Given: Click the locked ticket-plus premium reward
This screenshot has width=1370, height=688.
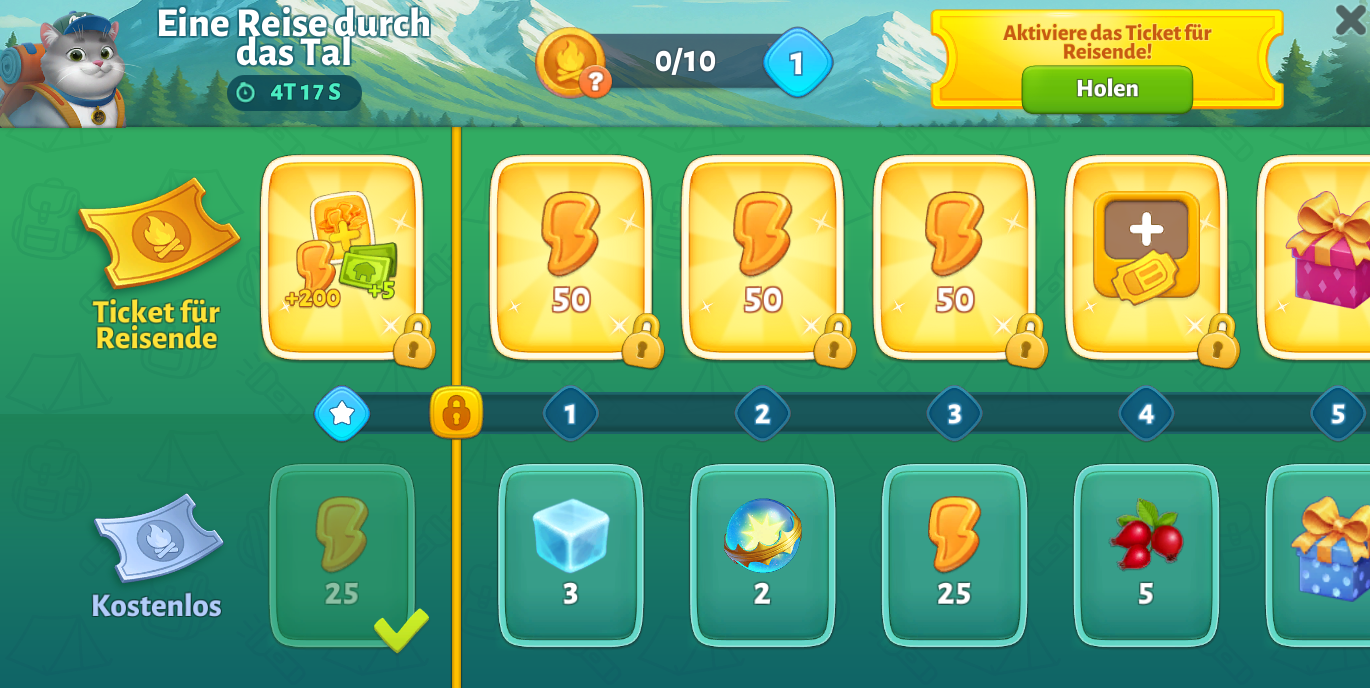Looking at the screenshot, I should pyautogui.click(x=1146, y=256).
